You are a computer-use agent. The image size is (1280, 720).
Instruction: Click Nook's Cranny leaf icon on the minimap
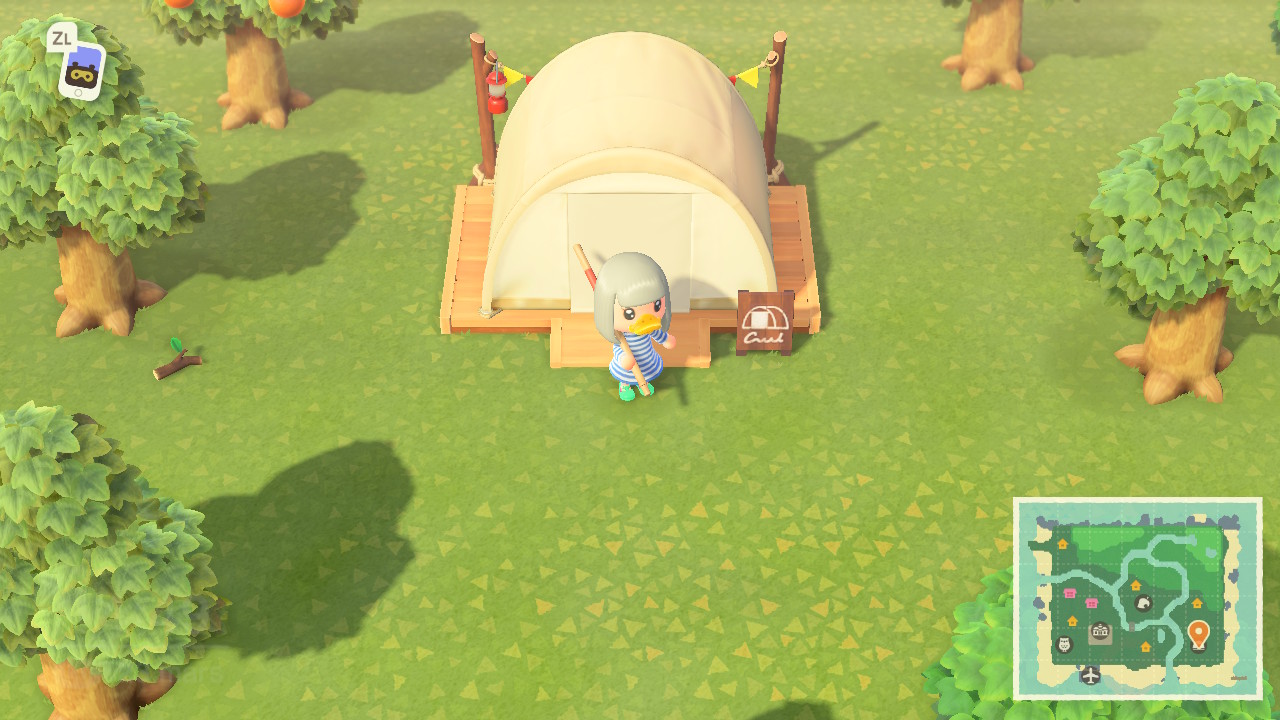tap(1143, 604)
